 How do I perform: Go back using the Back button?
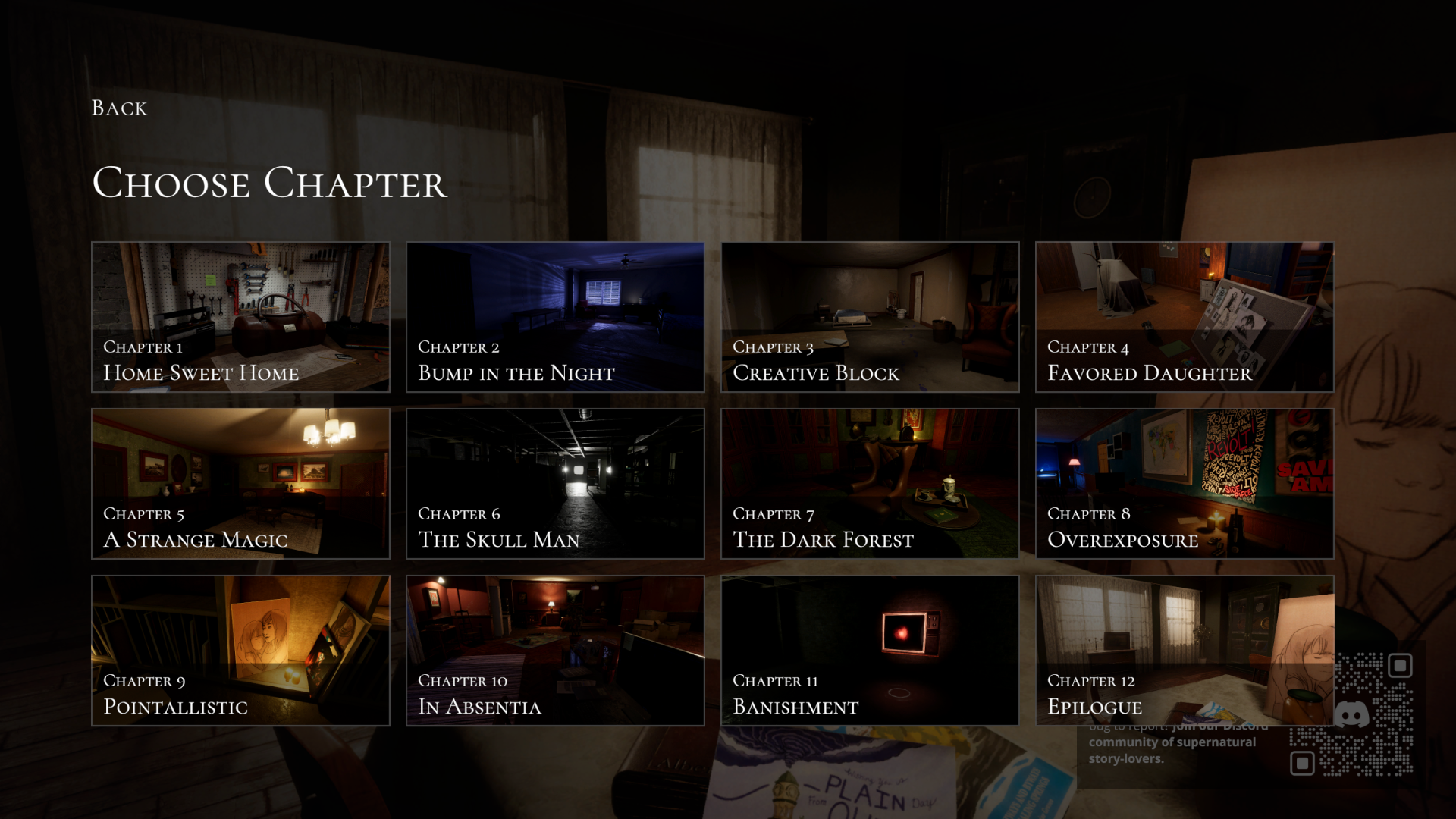(119, 108)
